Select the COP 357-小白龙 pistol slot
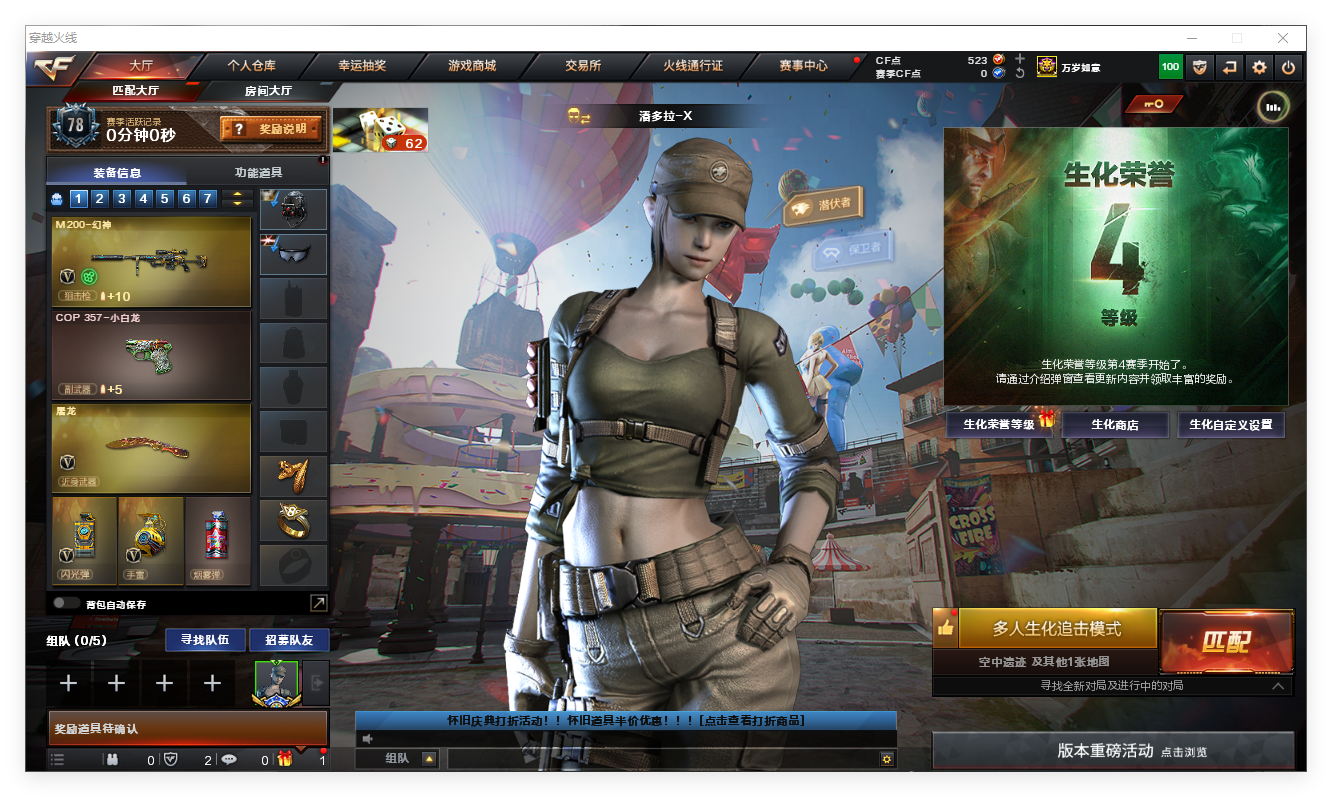 [x=151, y=355]
